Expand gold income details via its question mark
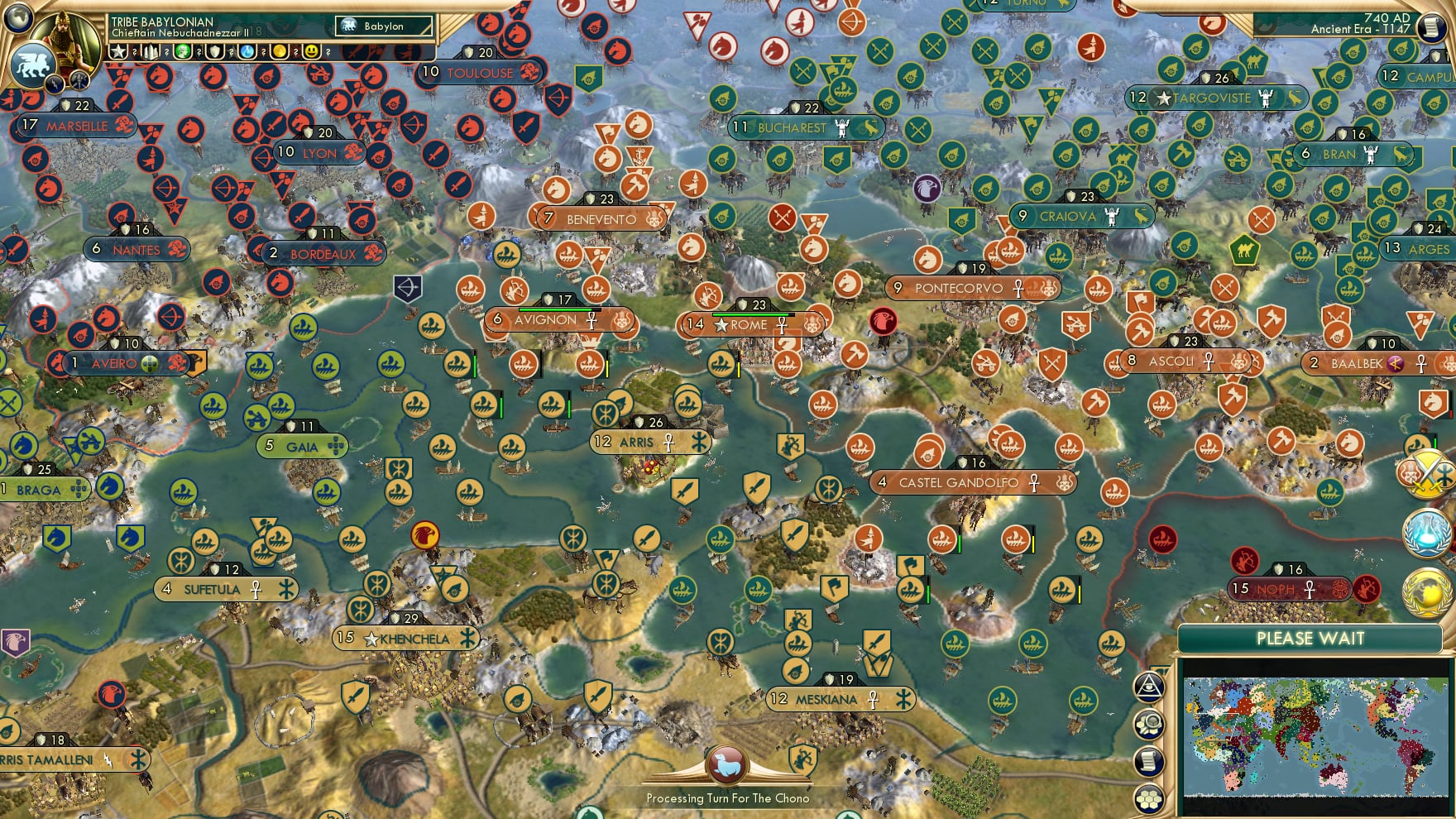The width and height of the screenshot is (1456, 819). 295,52
